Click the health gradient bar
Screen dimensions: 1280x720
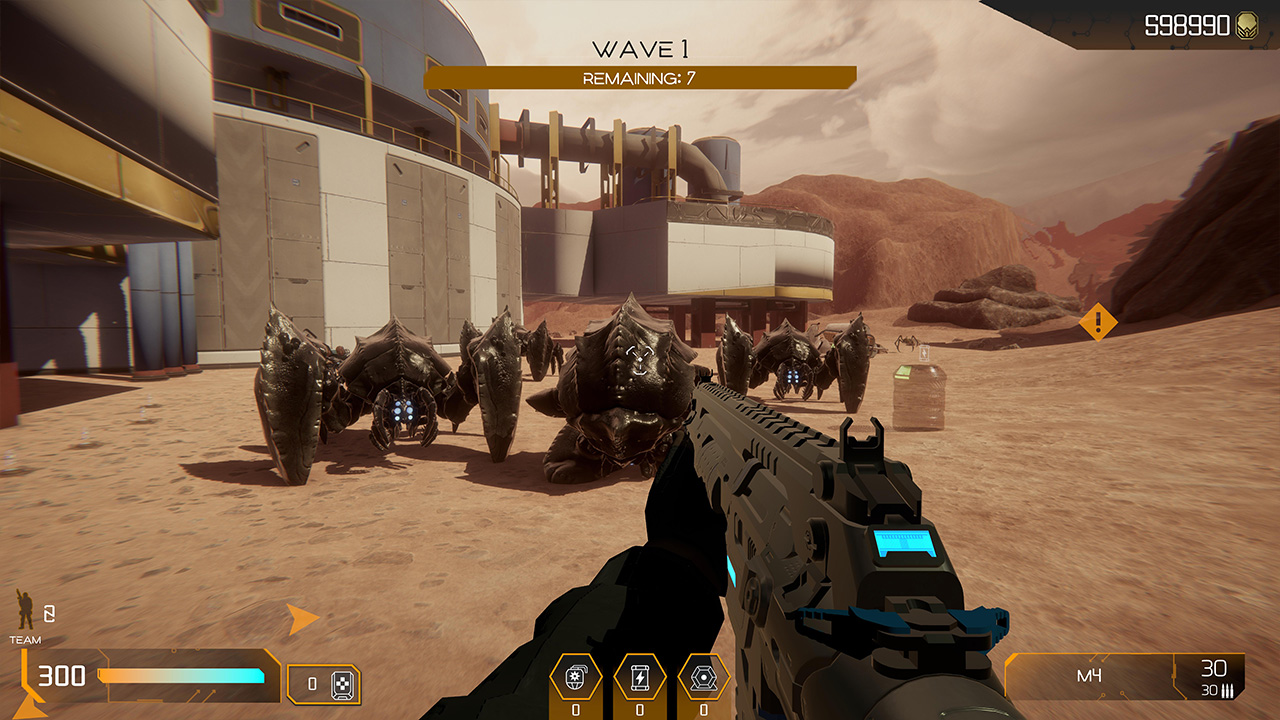(x=181, y=674)
